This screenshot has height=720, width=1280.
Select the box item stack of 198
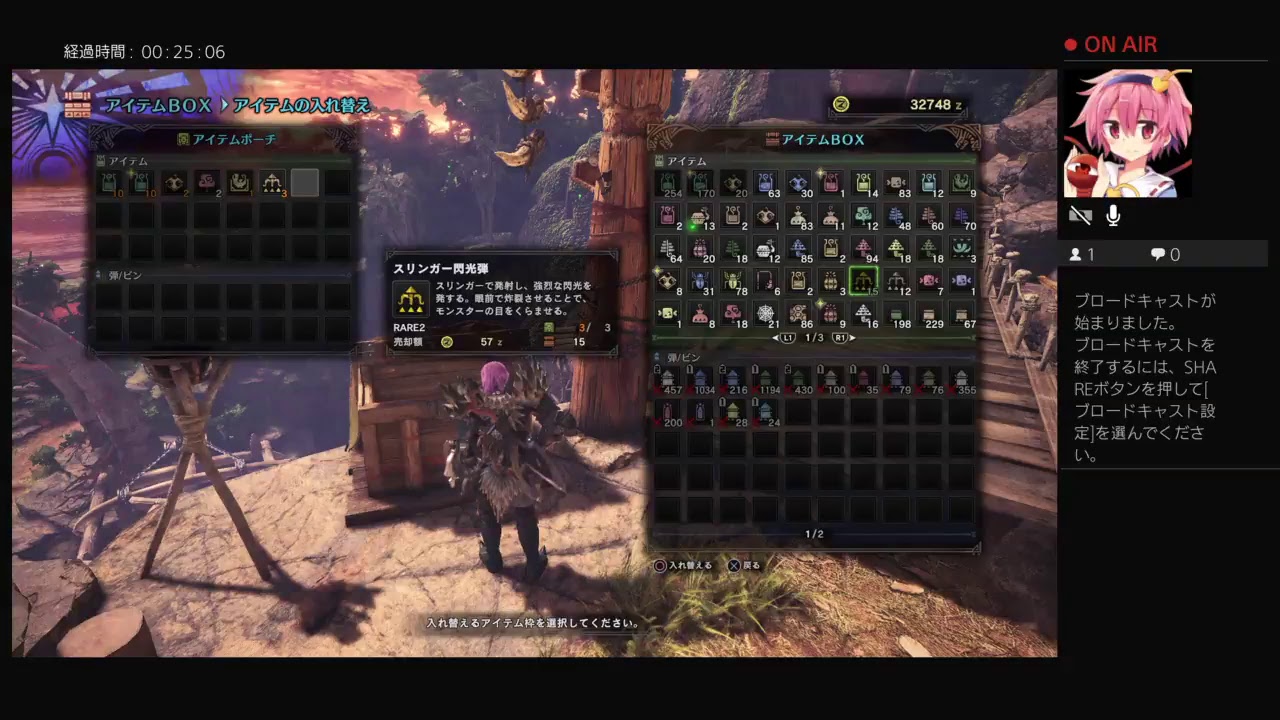click(896, 314)
